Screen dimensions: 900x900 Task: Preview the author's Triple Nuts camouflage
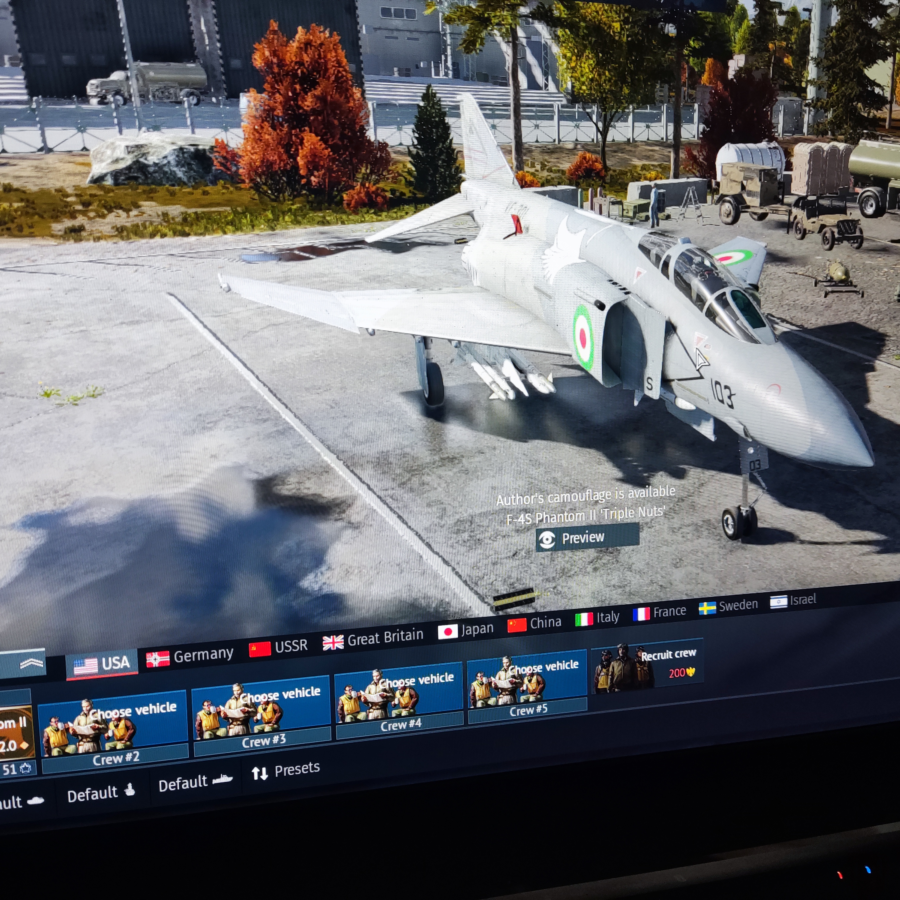587,538
